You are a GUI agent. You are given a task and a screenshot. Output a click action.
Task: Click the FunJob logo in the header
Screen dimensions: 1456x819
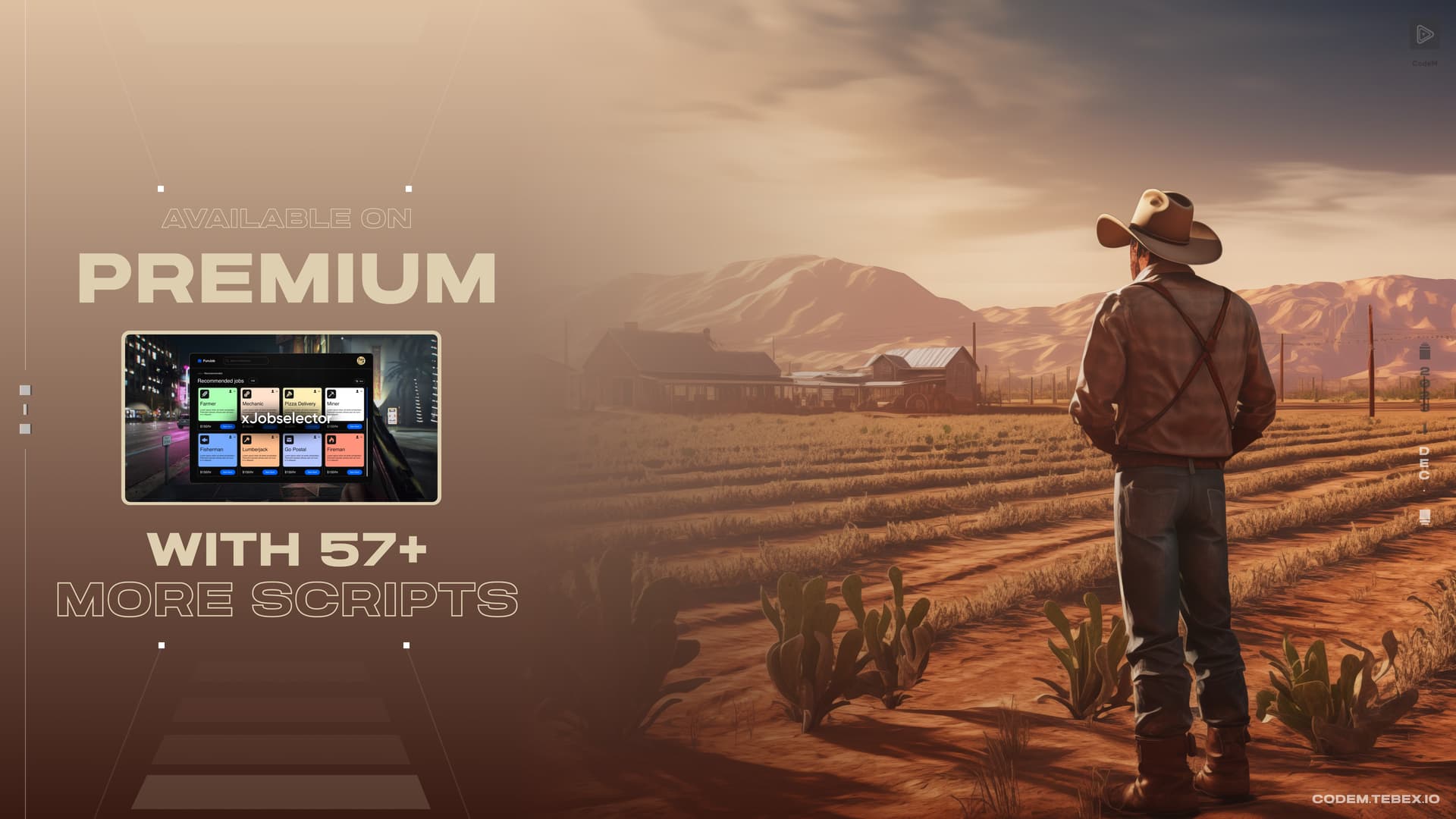coord(206,361)
